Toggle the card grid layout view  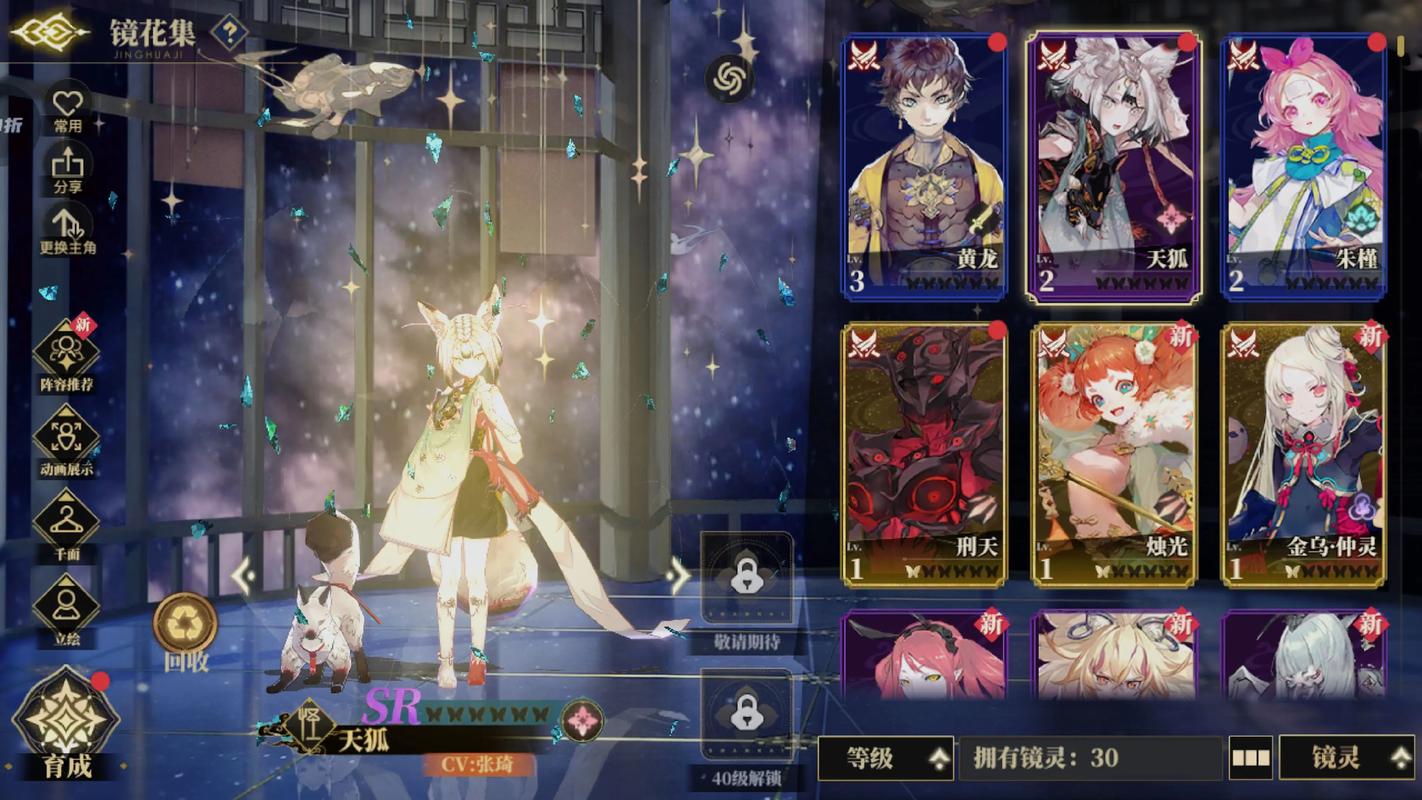point(1250,759)
